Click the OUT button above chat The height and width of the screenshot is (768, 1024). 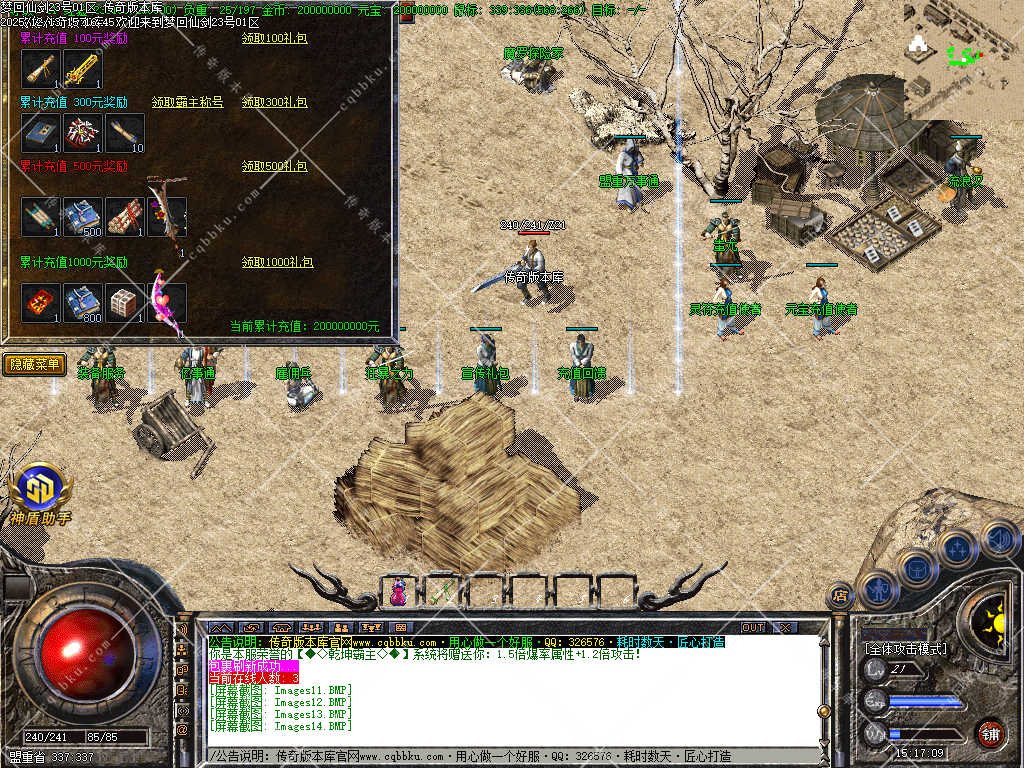753,627
